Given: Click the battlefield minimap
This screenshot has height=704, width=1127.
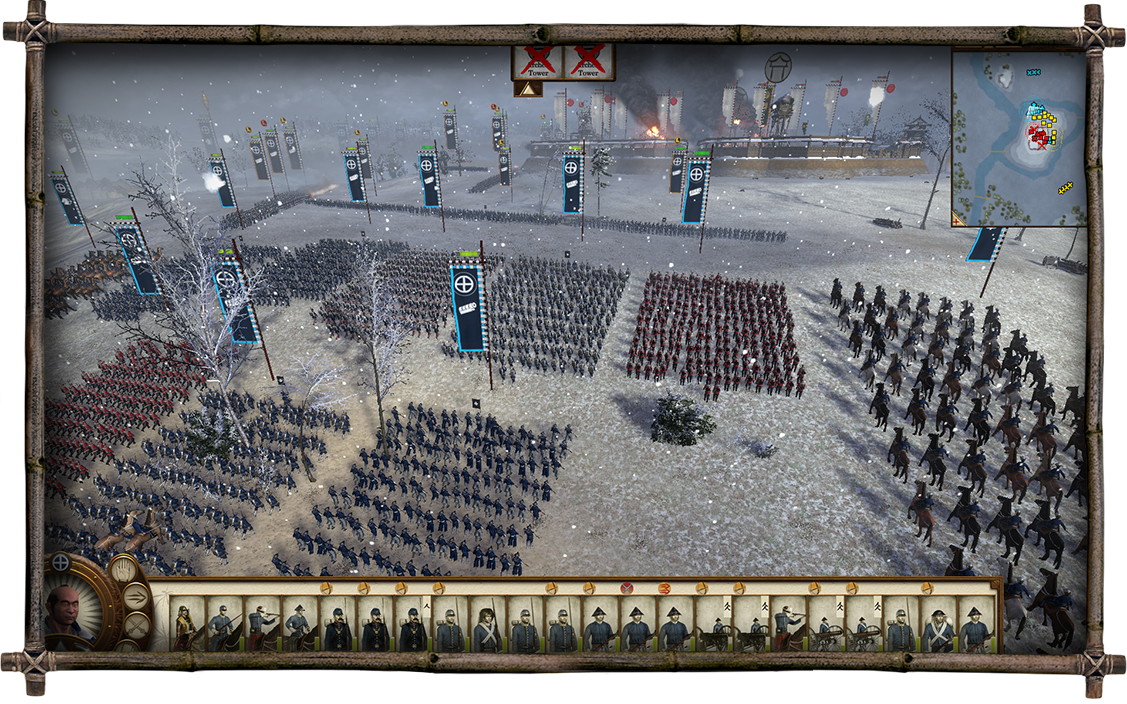Looking at the screenshot, I should 1017,138.
